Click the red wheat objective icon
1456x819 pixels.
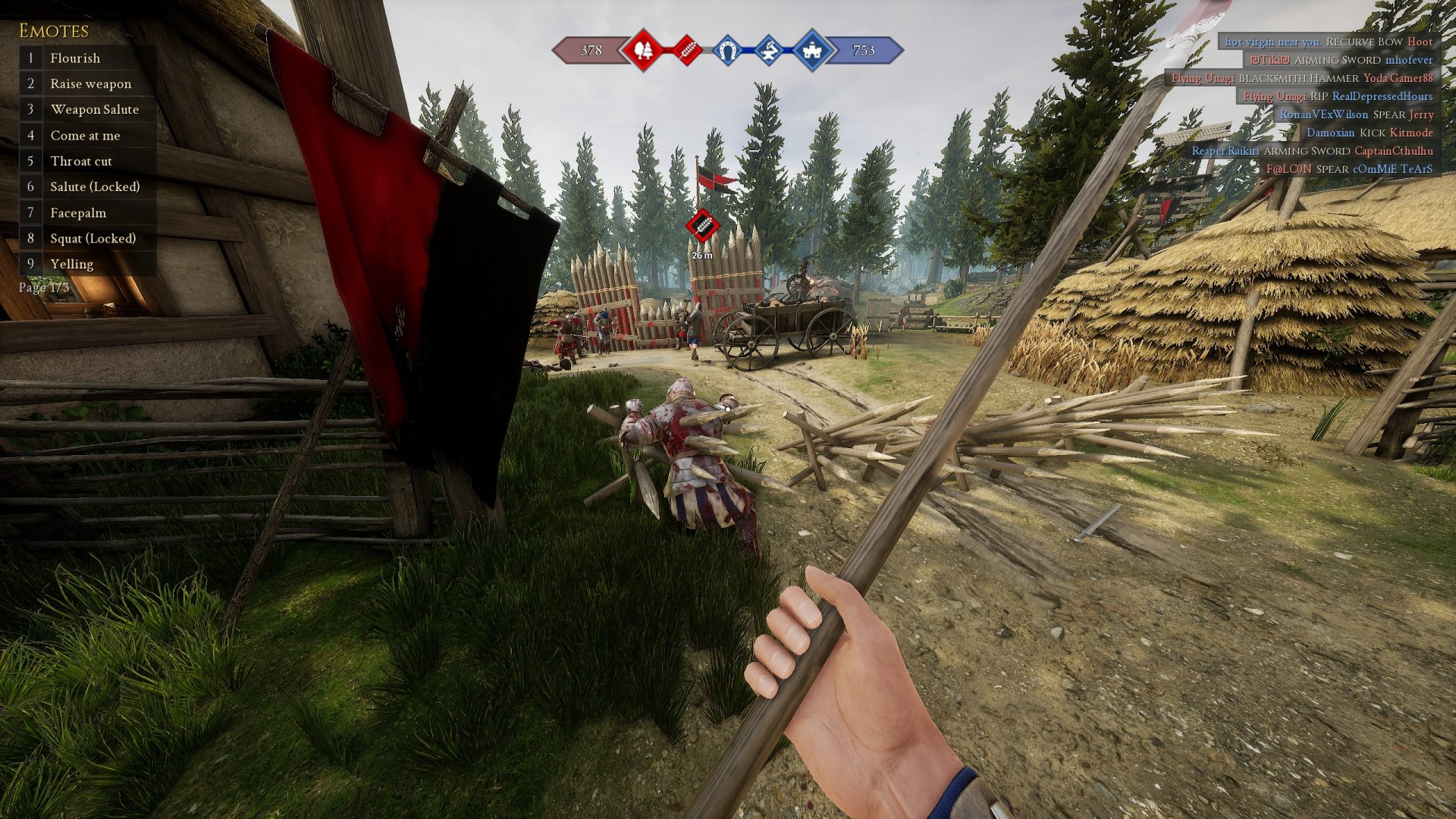(x=687, y=51)
